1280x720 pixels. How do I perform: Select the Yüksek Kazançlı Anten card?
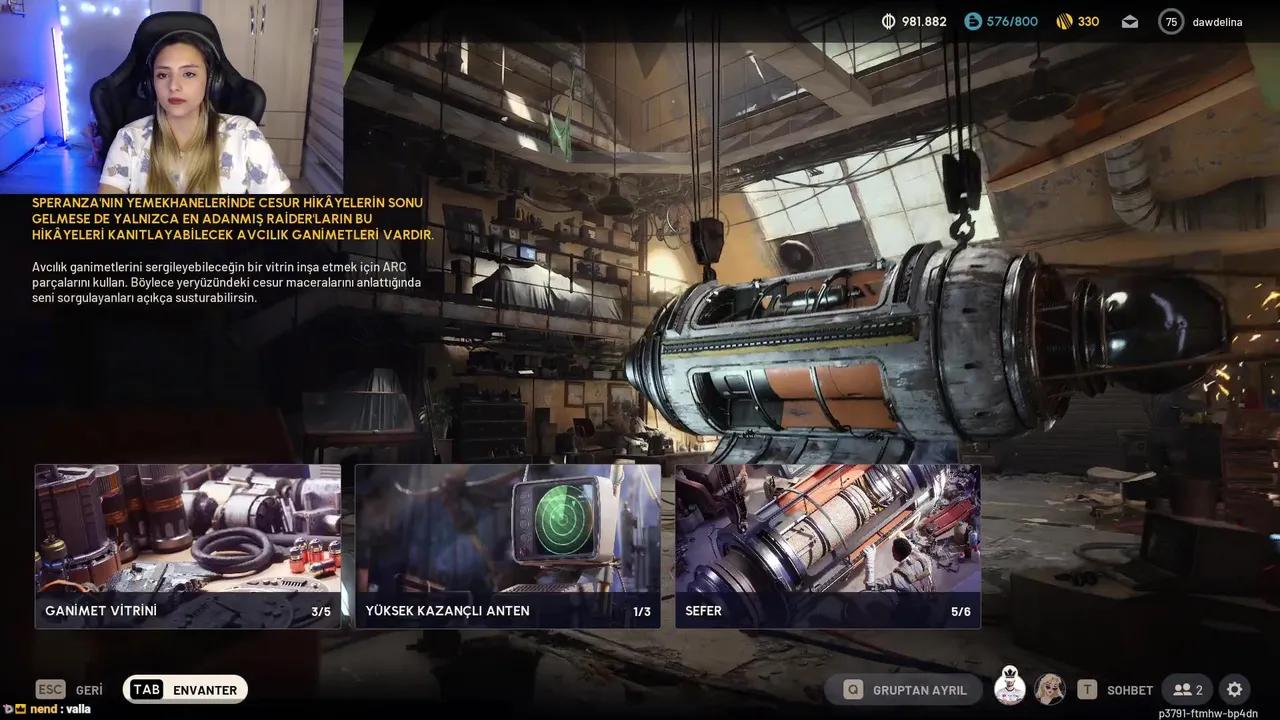tap(508, 546)
